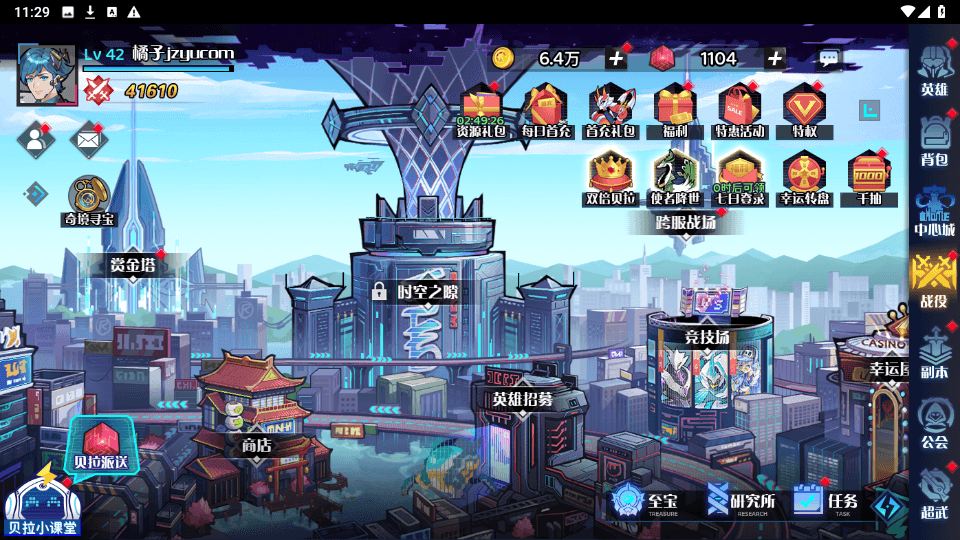960x540 pixels.
Task: Open the 任务 task panel
Action: tap(826, 500)
